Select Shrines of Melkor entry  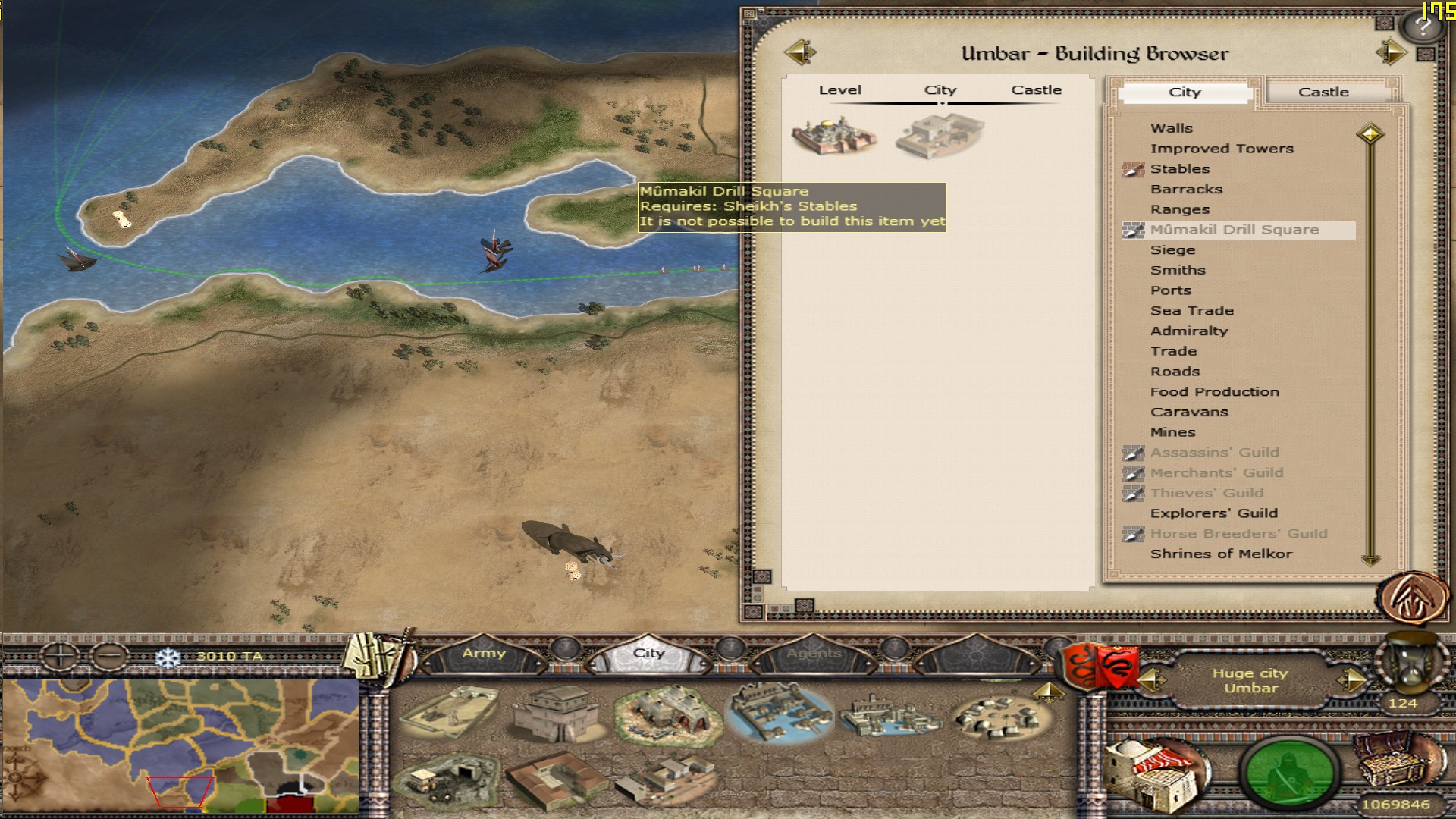1220,554
